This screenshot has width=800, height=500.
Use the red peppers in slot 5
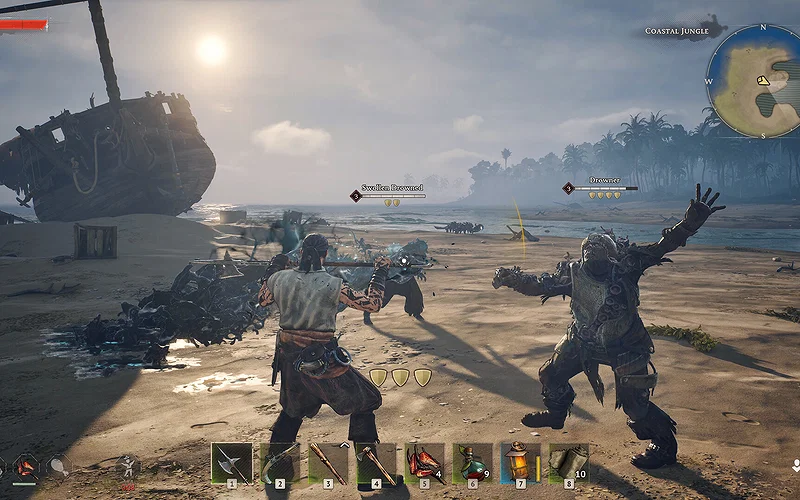424,463
